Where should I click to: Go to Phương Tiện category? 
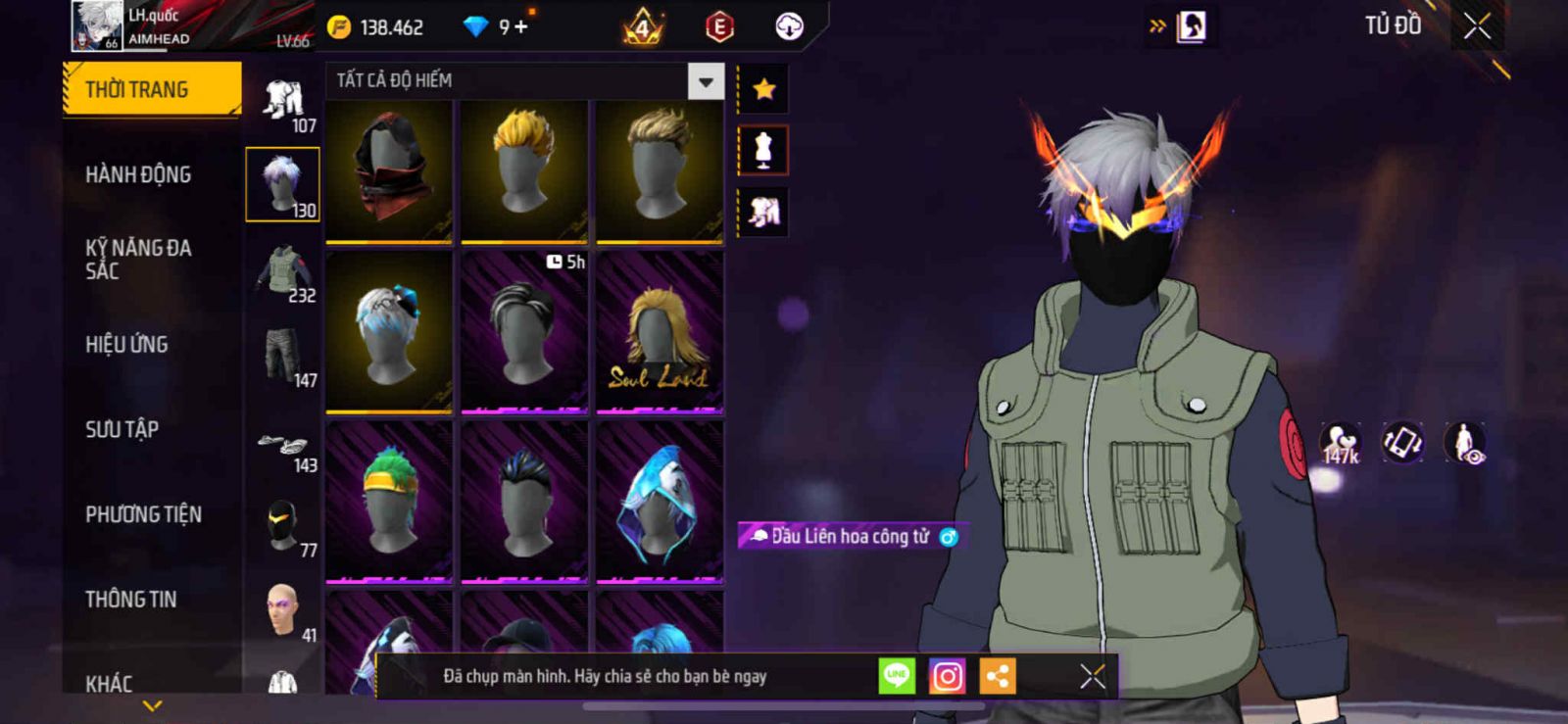click(143, 514)
